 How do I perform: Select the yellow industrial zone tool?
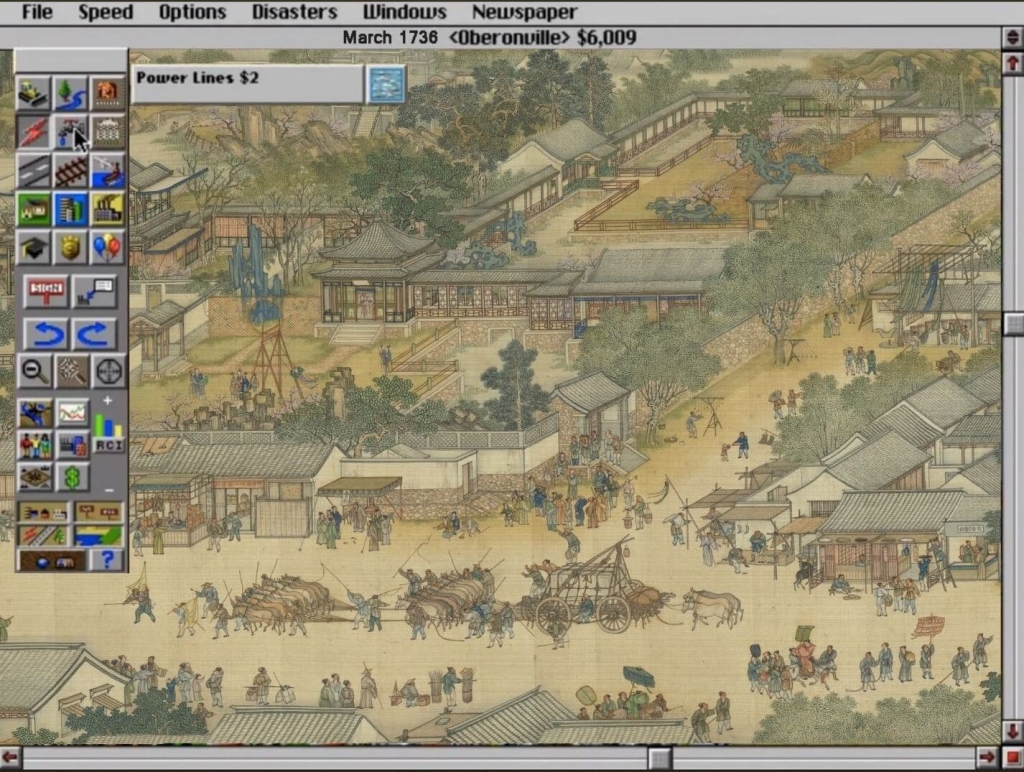point(107,208)
